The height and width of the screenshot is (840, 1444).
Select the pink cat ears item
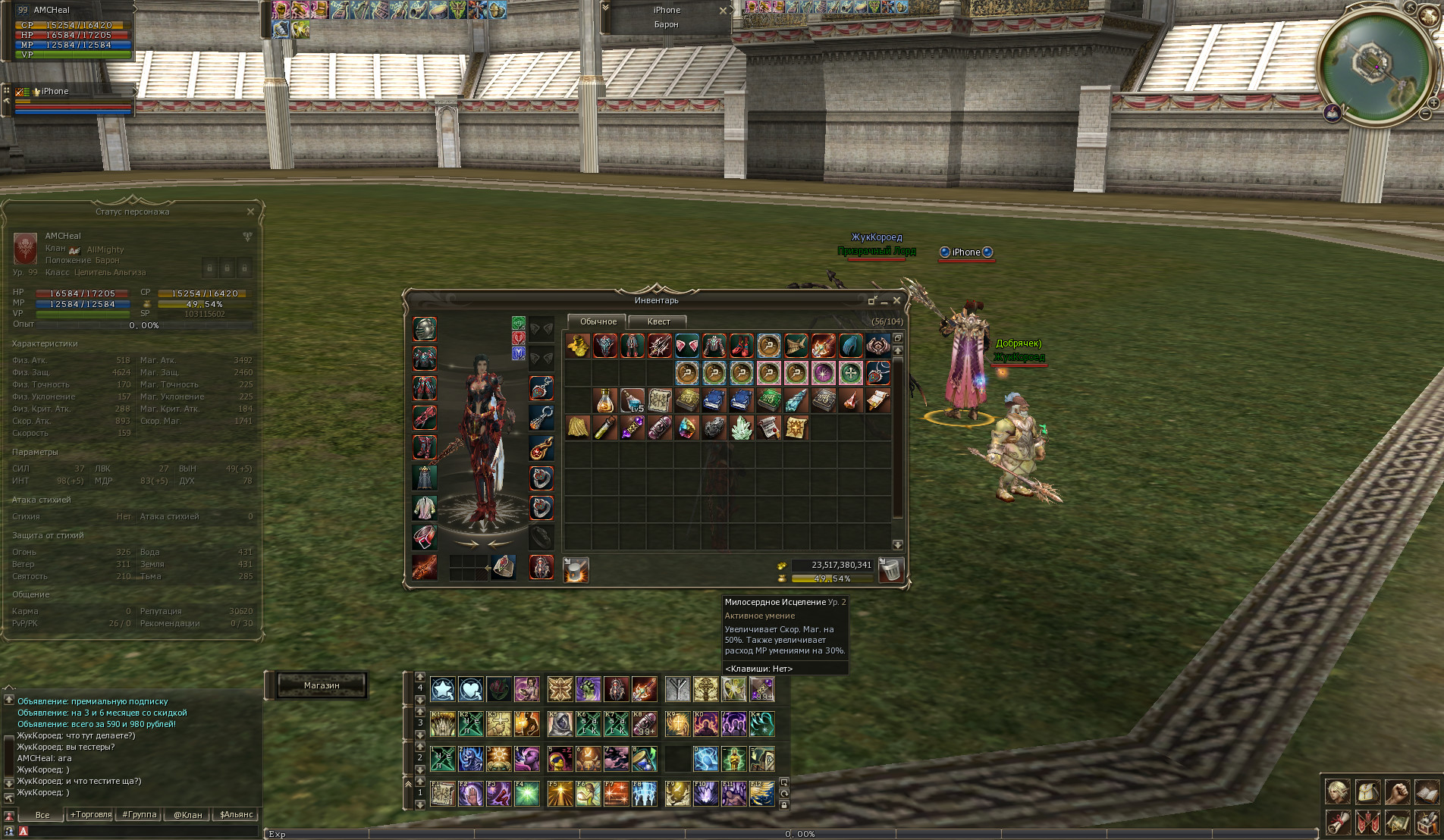click(686, 346)
